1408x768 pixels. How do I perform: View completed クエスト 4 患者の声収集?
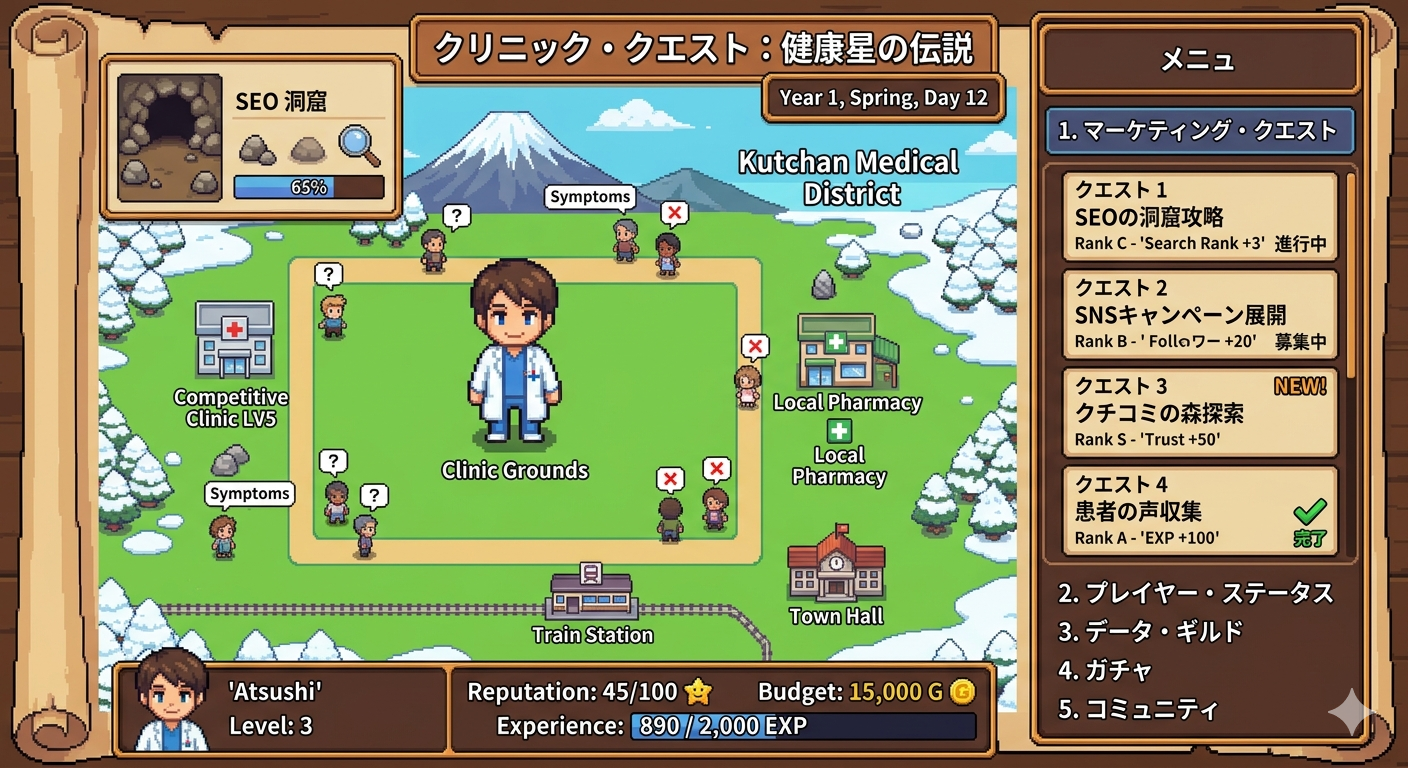pyautogui.click(x=1199, y=511)
